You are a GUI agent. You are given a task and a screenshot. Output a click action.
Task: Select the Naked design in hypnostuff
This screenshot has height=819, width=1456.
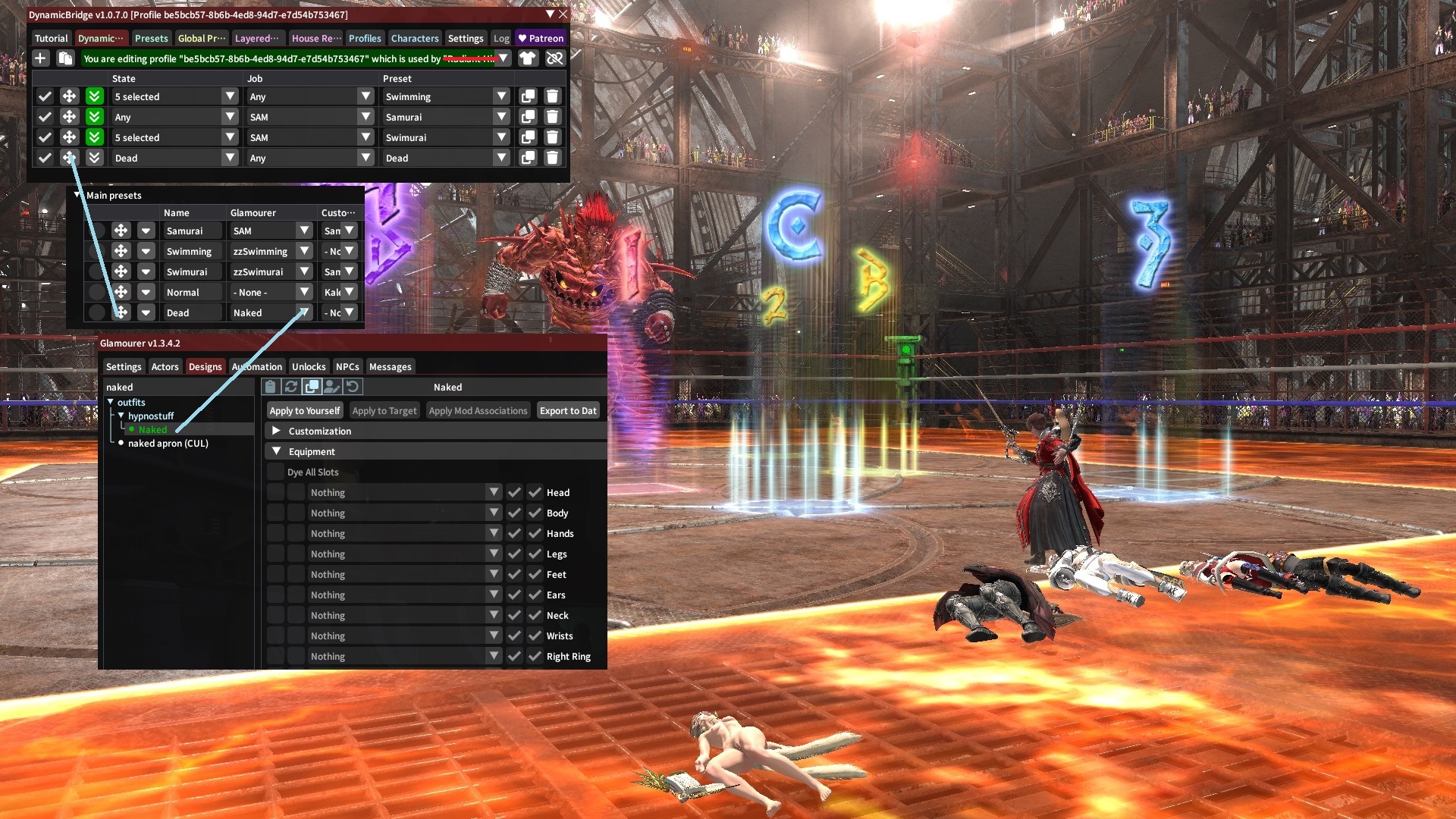pos(152,429)
